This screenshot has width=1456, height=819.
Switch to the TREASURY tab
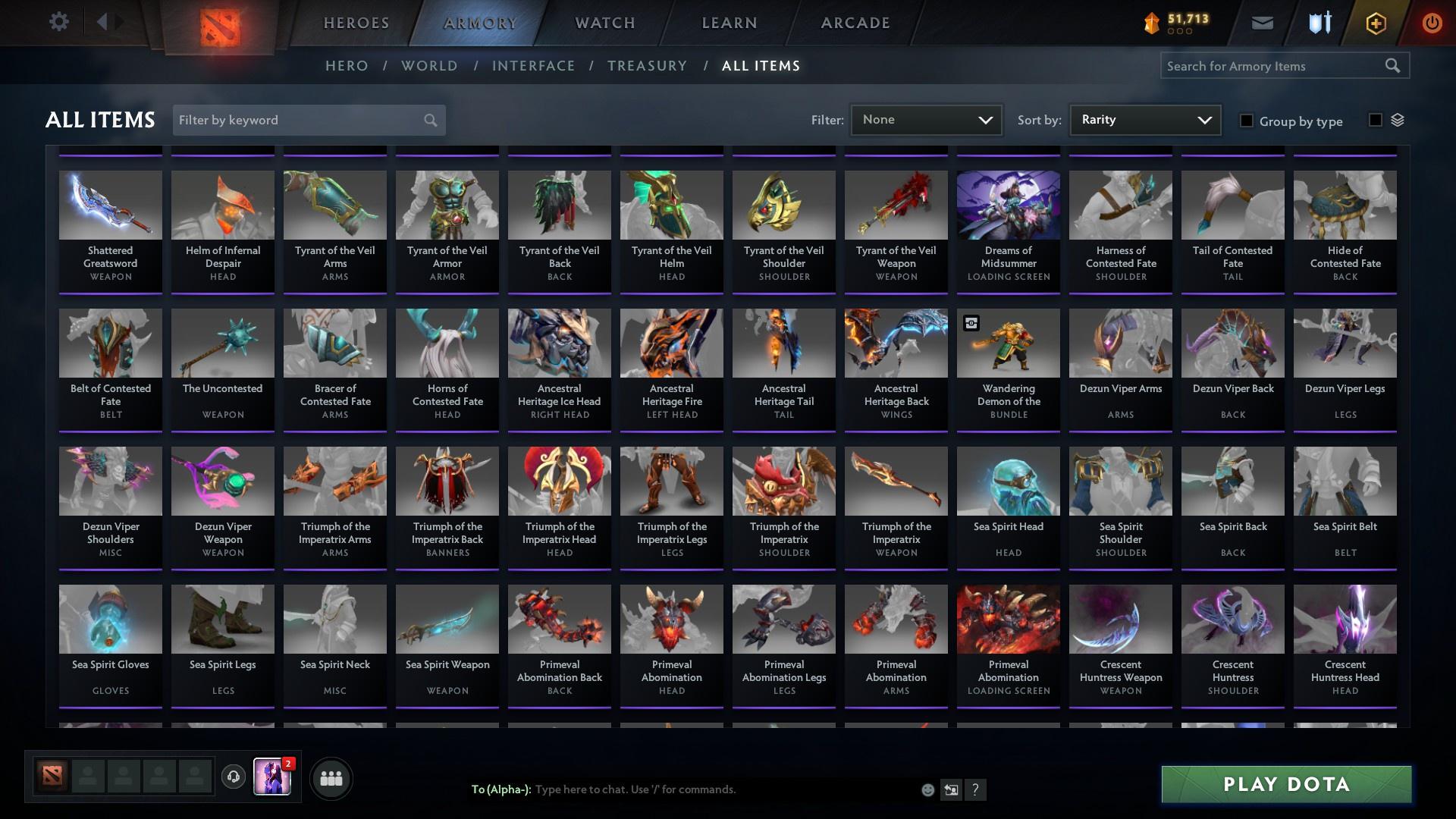(647, 66)
